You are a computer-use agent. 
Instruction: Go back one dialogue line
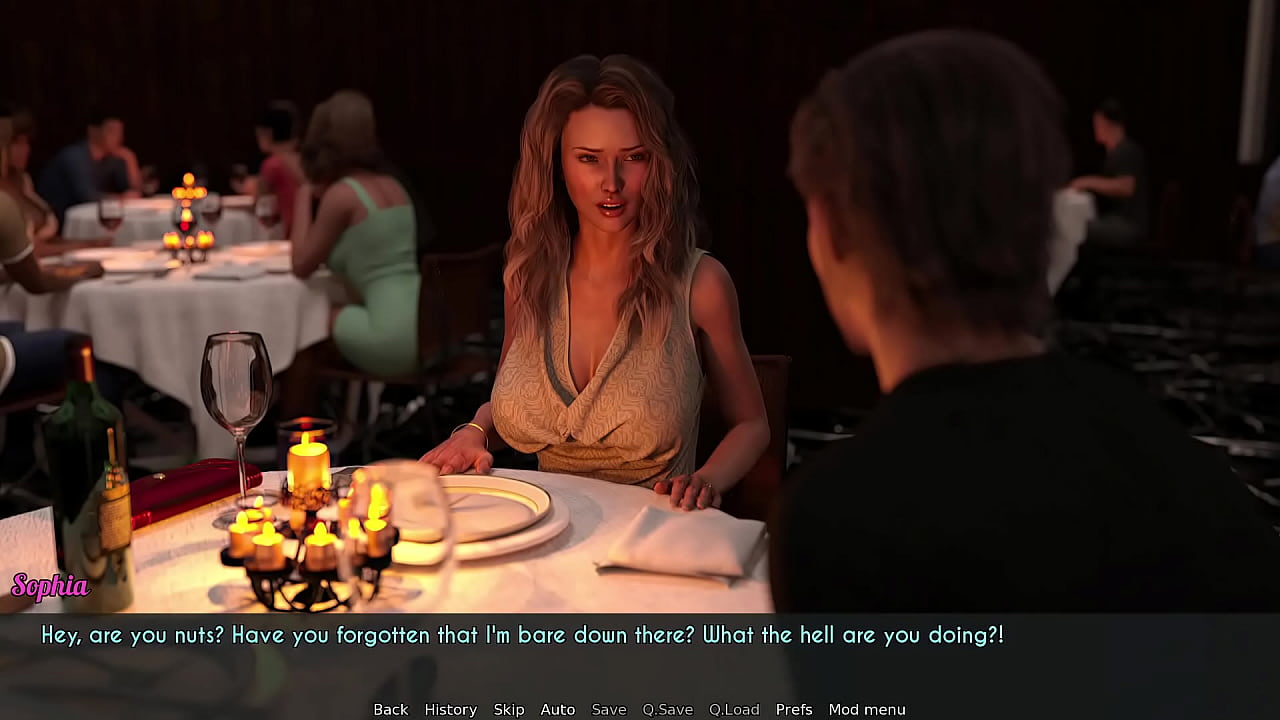(390, 709)
